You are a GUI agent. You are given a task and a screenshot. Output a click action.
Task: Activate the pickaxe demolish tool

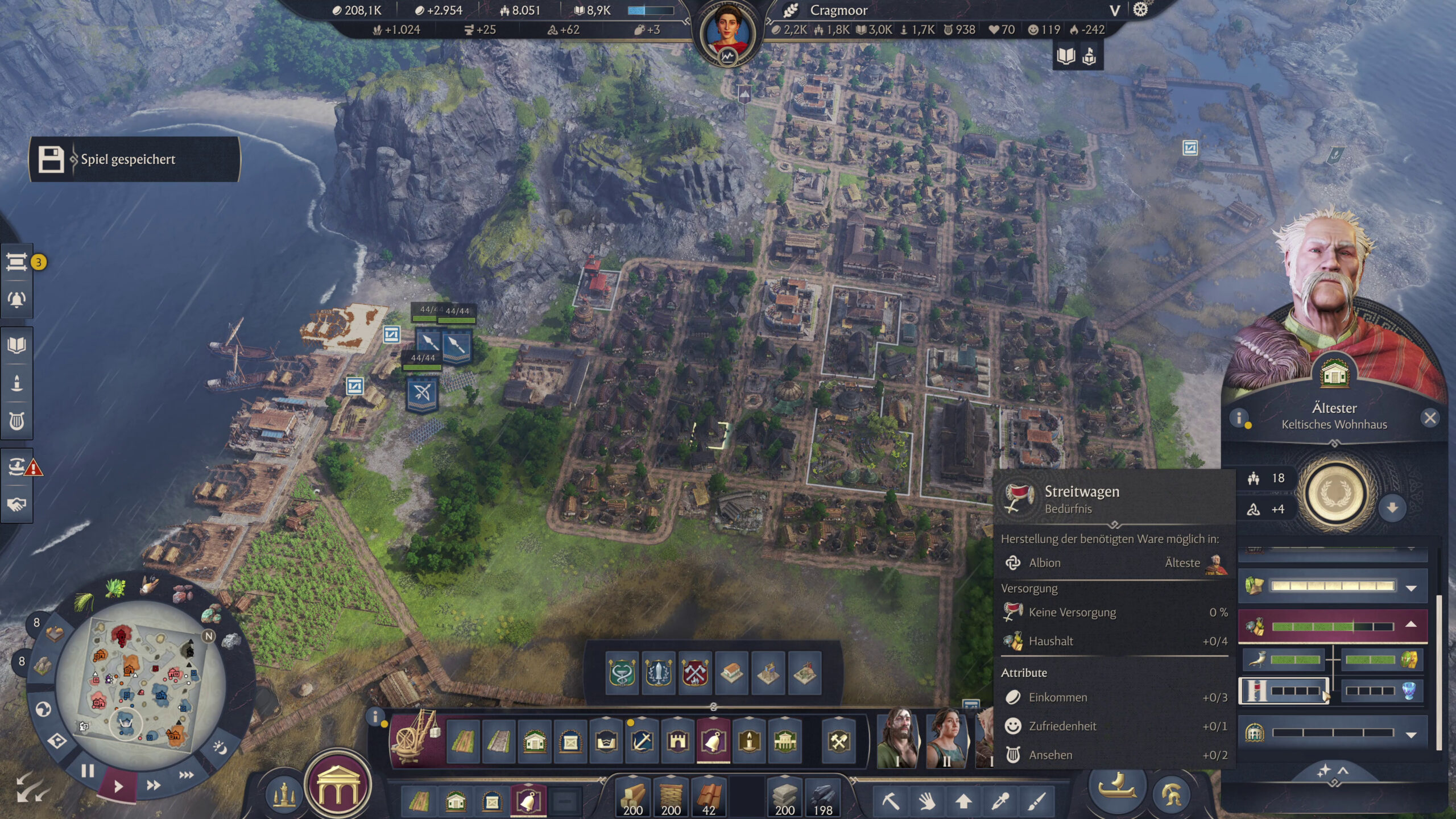[891, 801]
